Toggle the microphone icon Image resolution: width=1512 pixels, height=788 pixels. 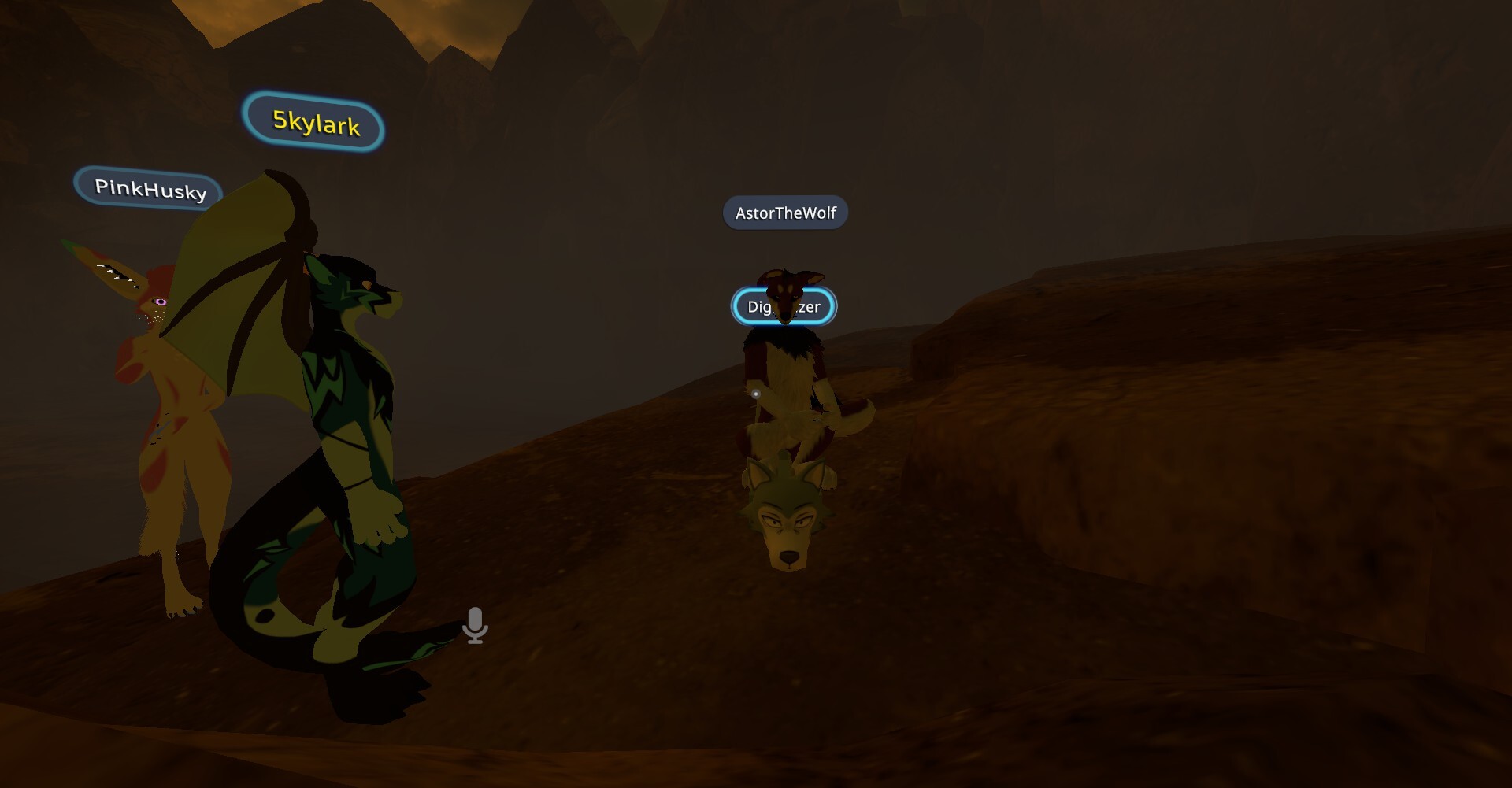tap(475, 626)
